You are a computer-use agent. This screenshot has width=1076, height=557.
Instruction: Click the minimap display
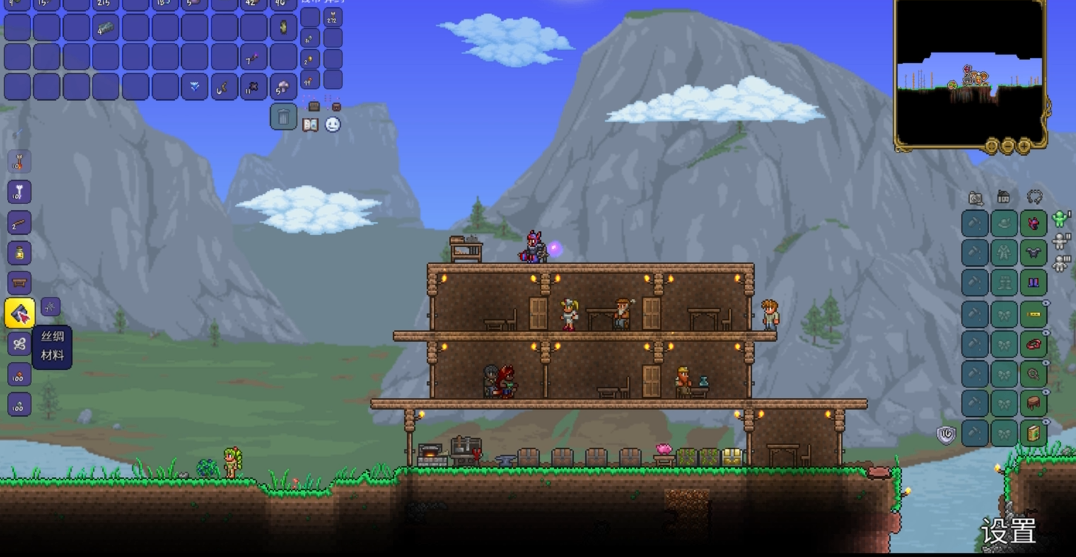pyautogui.click(x=969, y=70)
